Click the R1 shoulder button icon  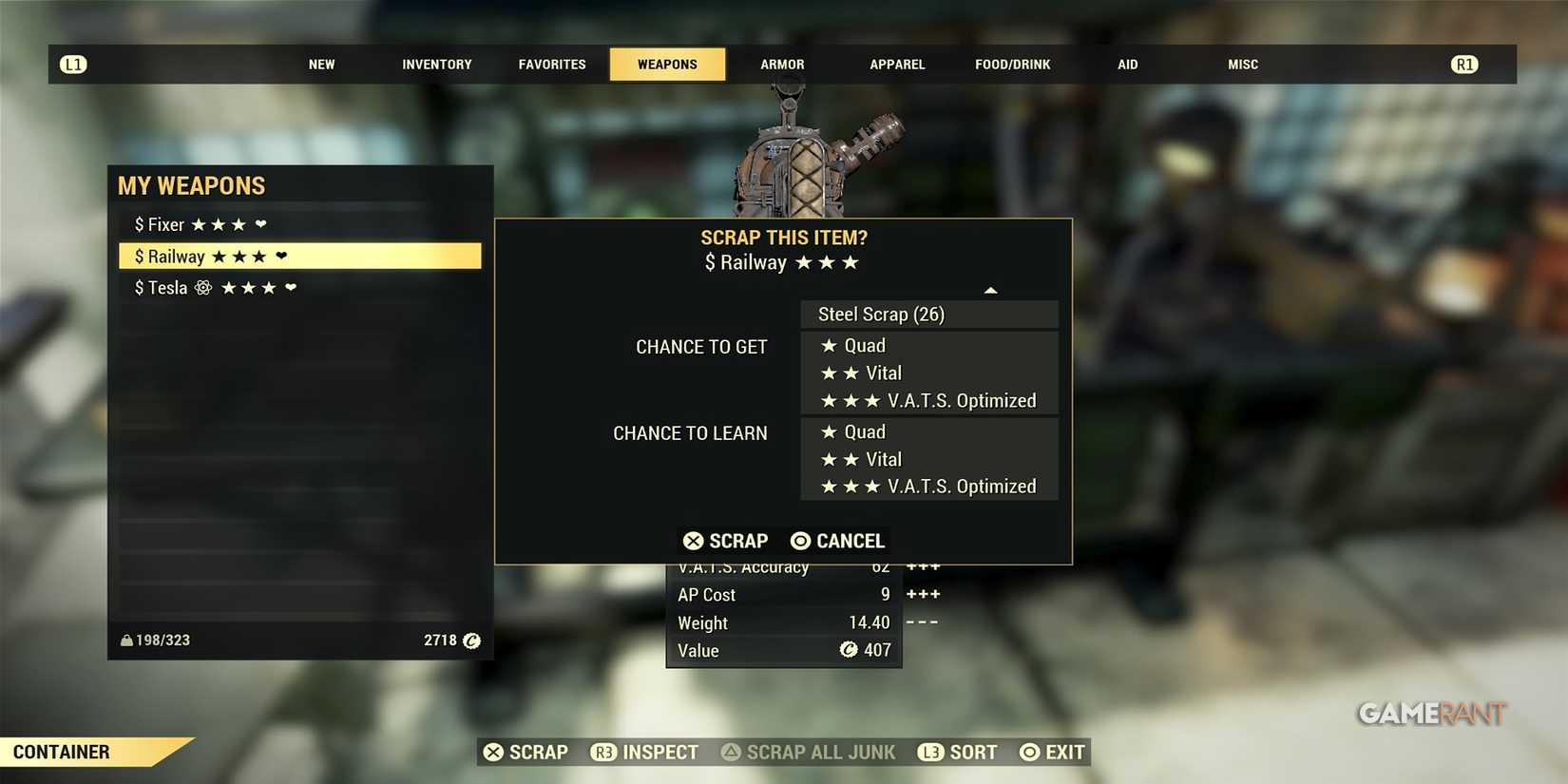point(1464,64)
